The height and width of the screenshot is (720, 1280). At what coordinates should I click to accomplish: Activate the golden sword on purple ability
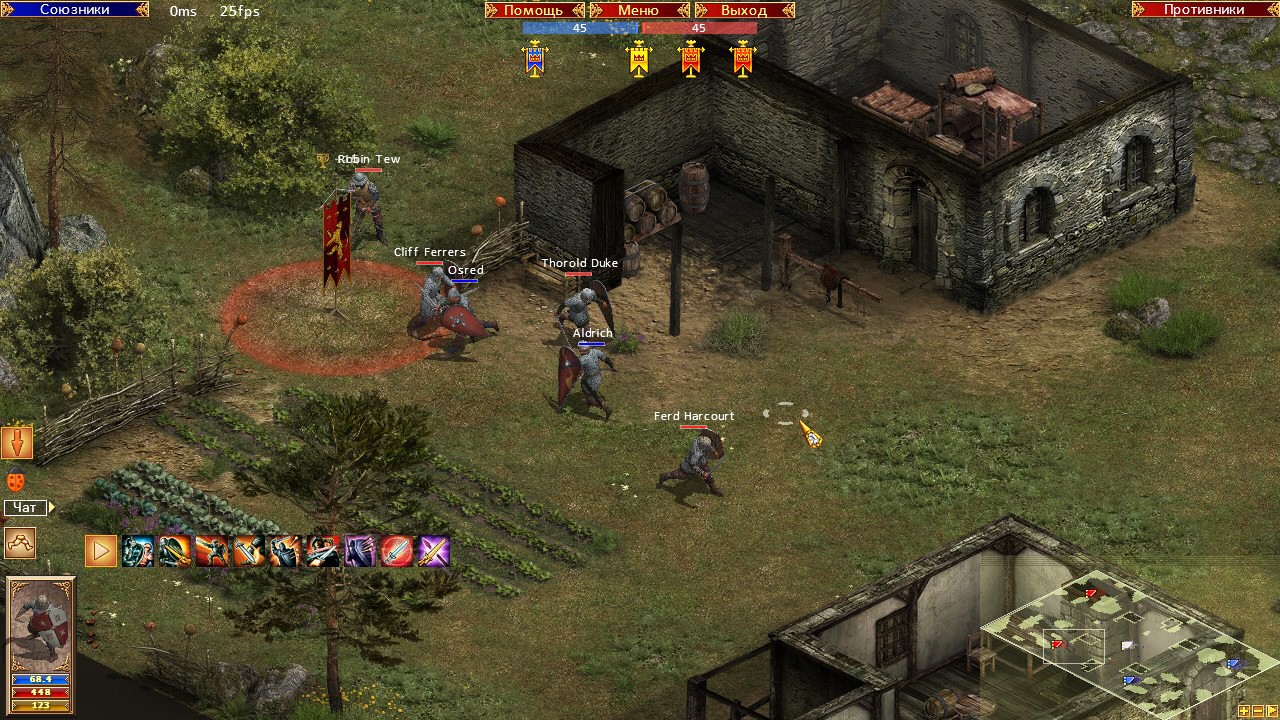434,551
